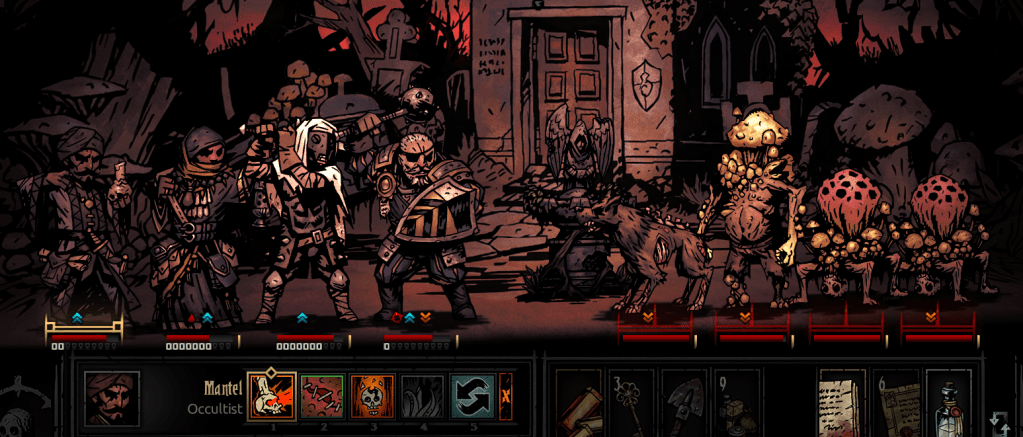The height and width of the screenshot is (437, 1023).
Task: Open Mantel the Occultist's portrait
Action: (x=111, y=399)
